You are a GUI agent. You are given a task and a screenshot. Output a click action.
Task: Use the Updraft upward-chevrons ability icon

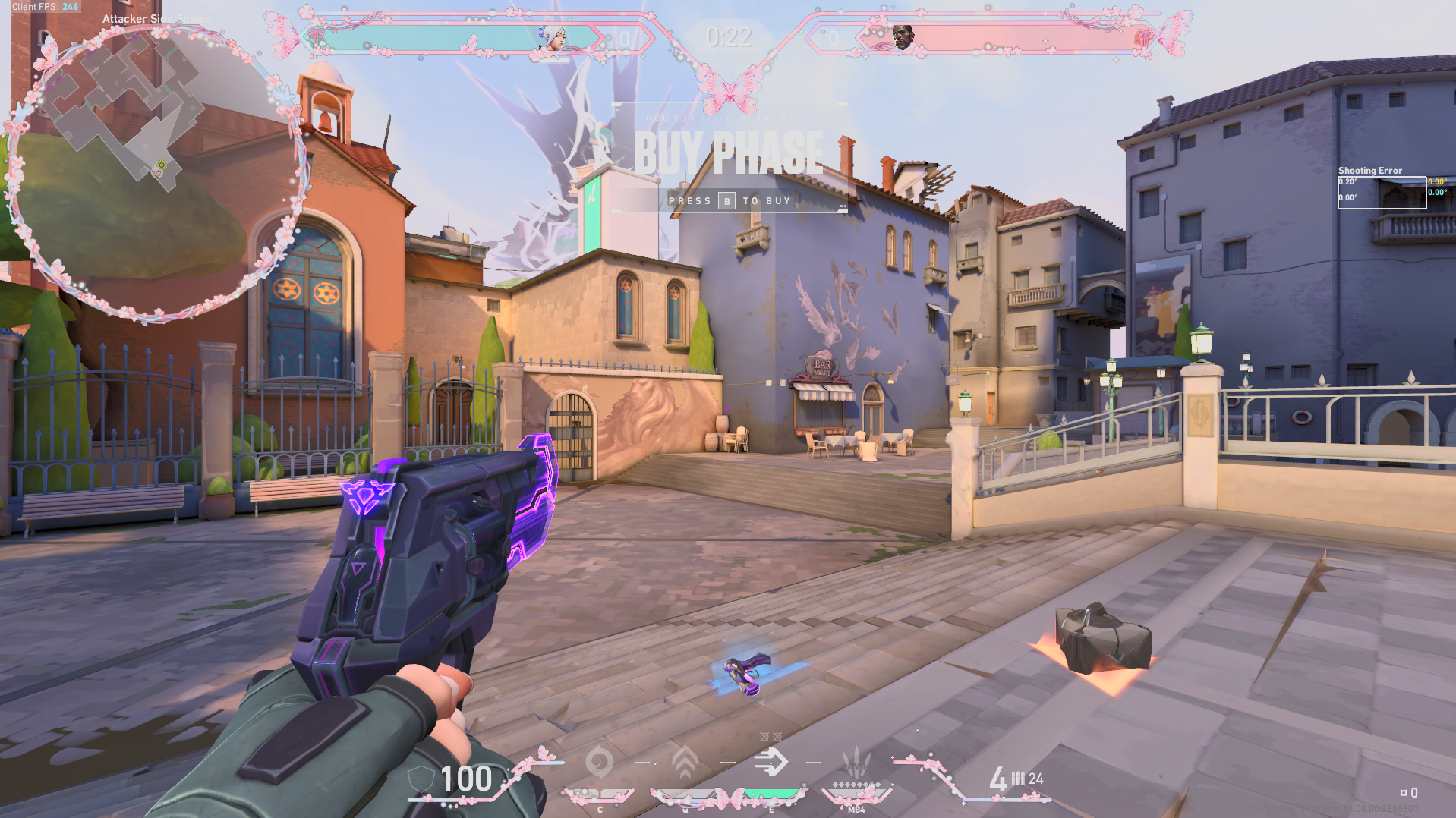pyautogui.click(x=685, y=762)
